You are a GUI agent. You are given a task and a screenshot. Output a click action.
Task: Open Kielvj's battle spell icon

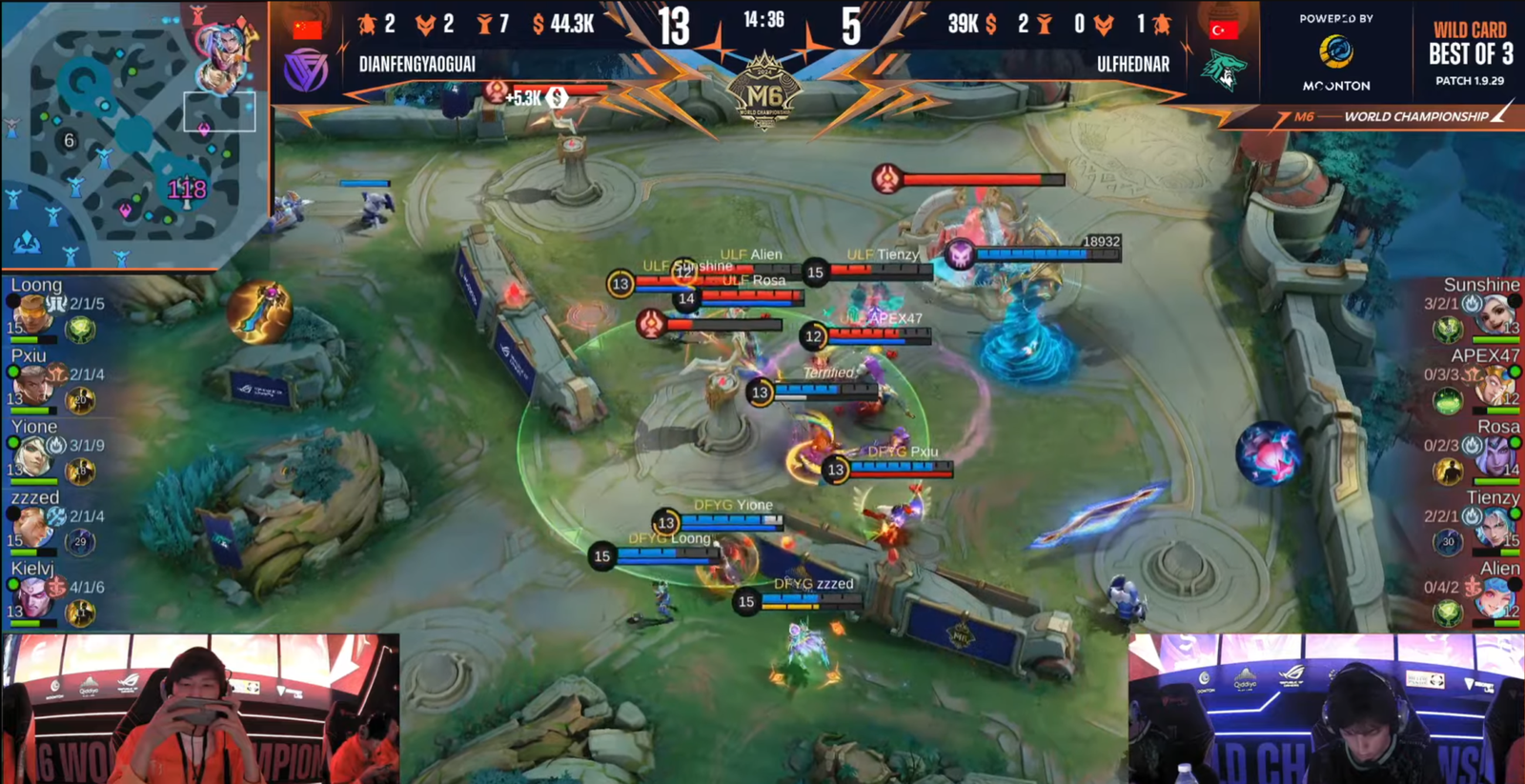point(81,610)
